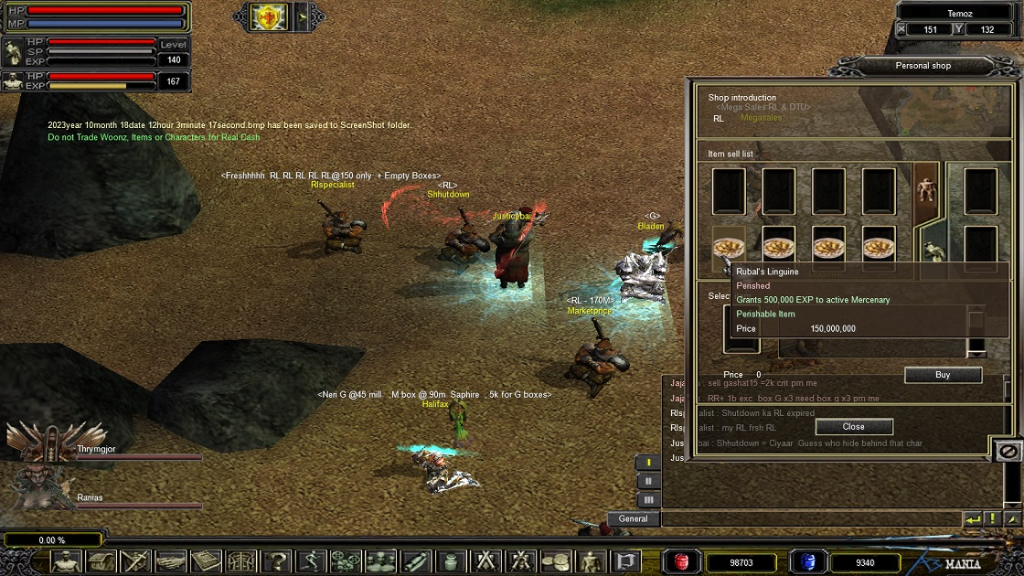This screenshot has height=576, width=1024.
Task: Select the blue potion quick slot
Action: (806, 562)
